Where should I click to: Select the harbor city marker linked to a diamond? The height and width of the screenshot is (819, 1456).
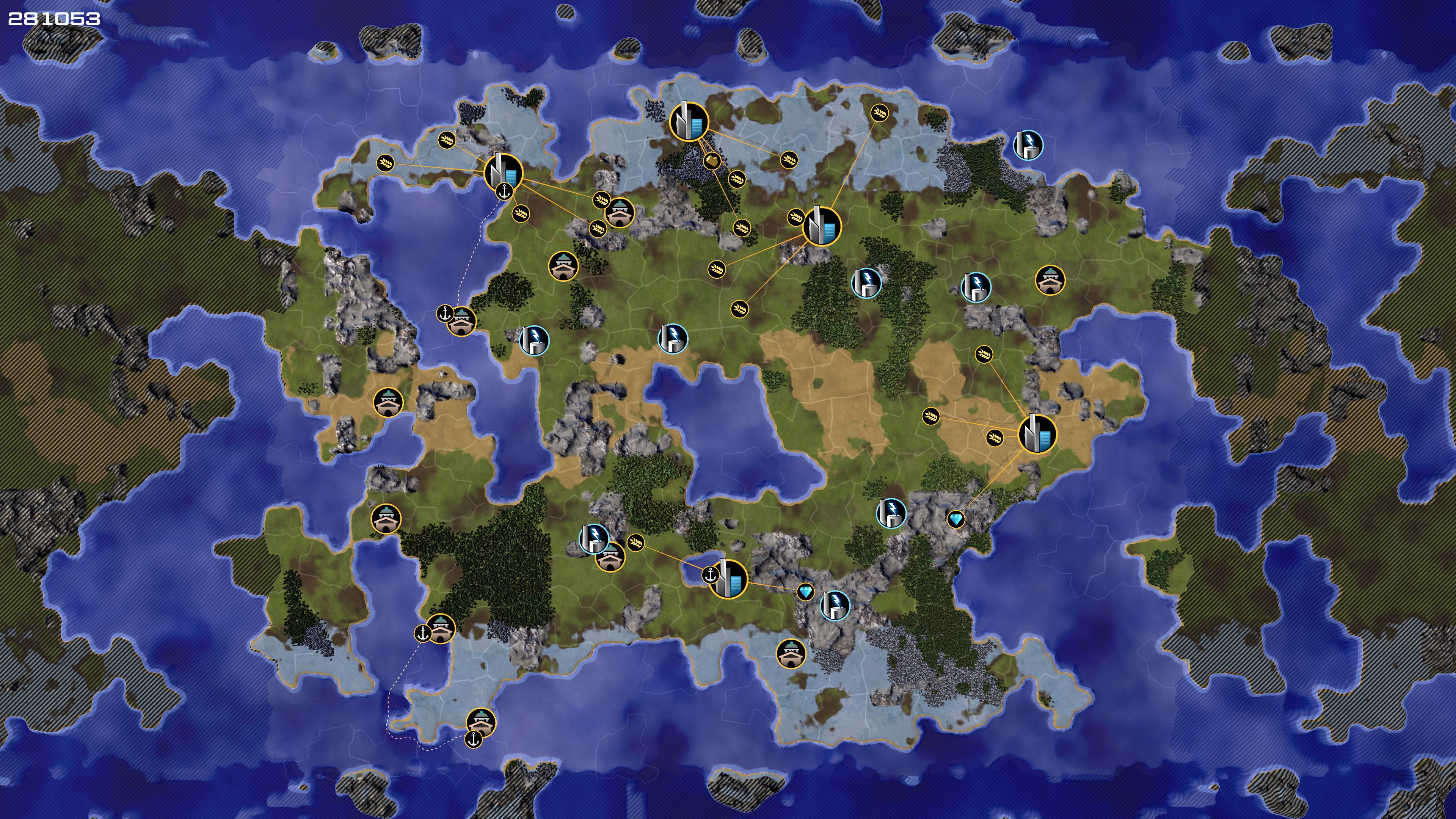(728, 578)
